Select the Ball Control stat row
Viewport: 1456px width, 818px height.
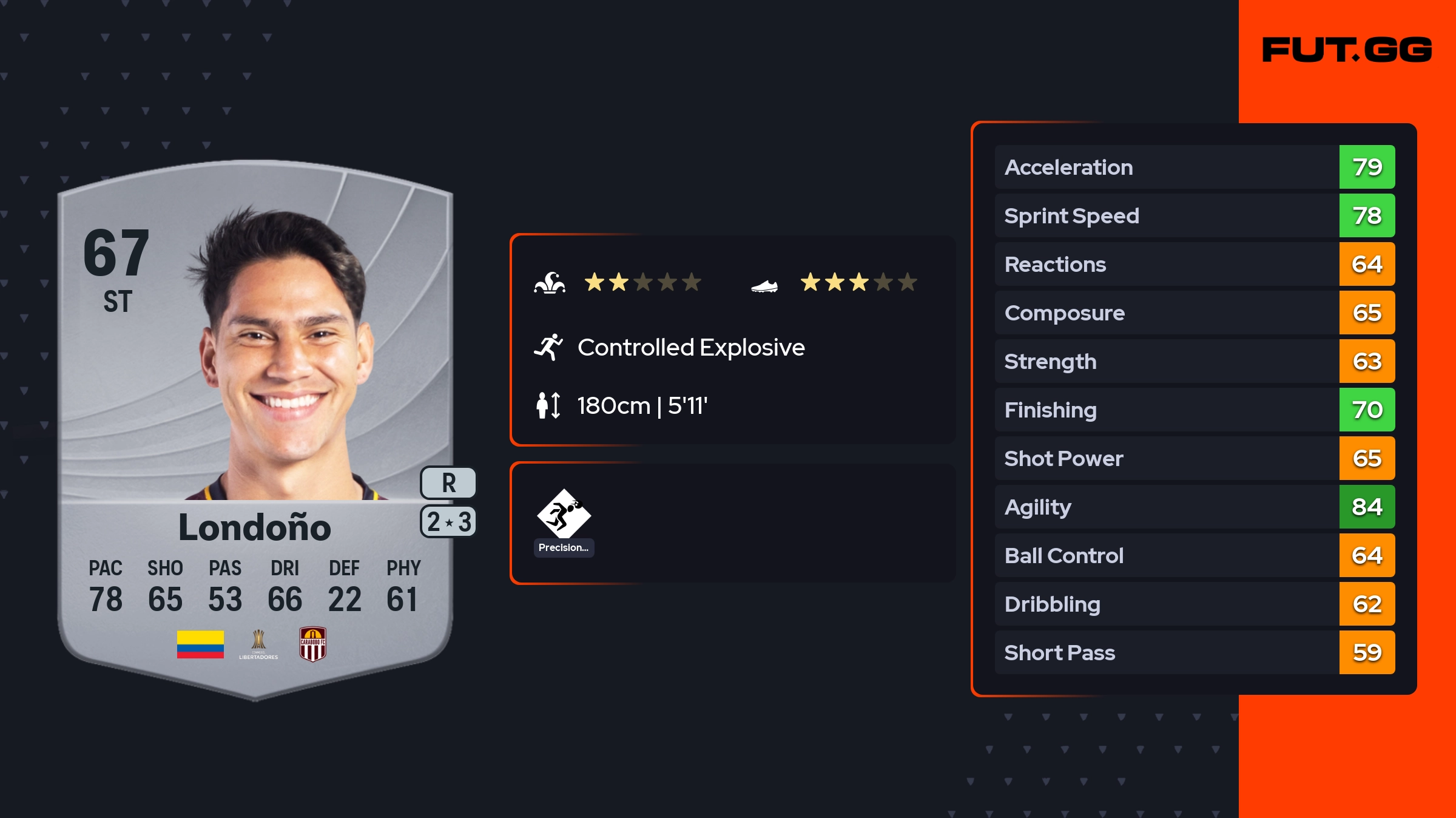1194,555
